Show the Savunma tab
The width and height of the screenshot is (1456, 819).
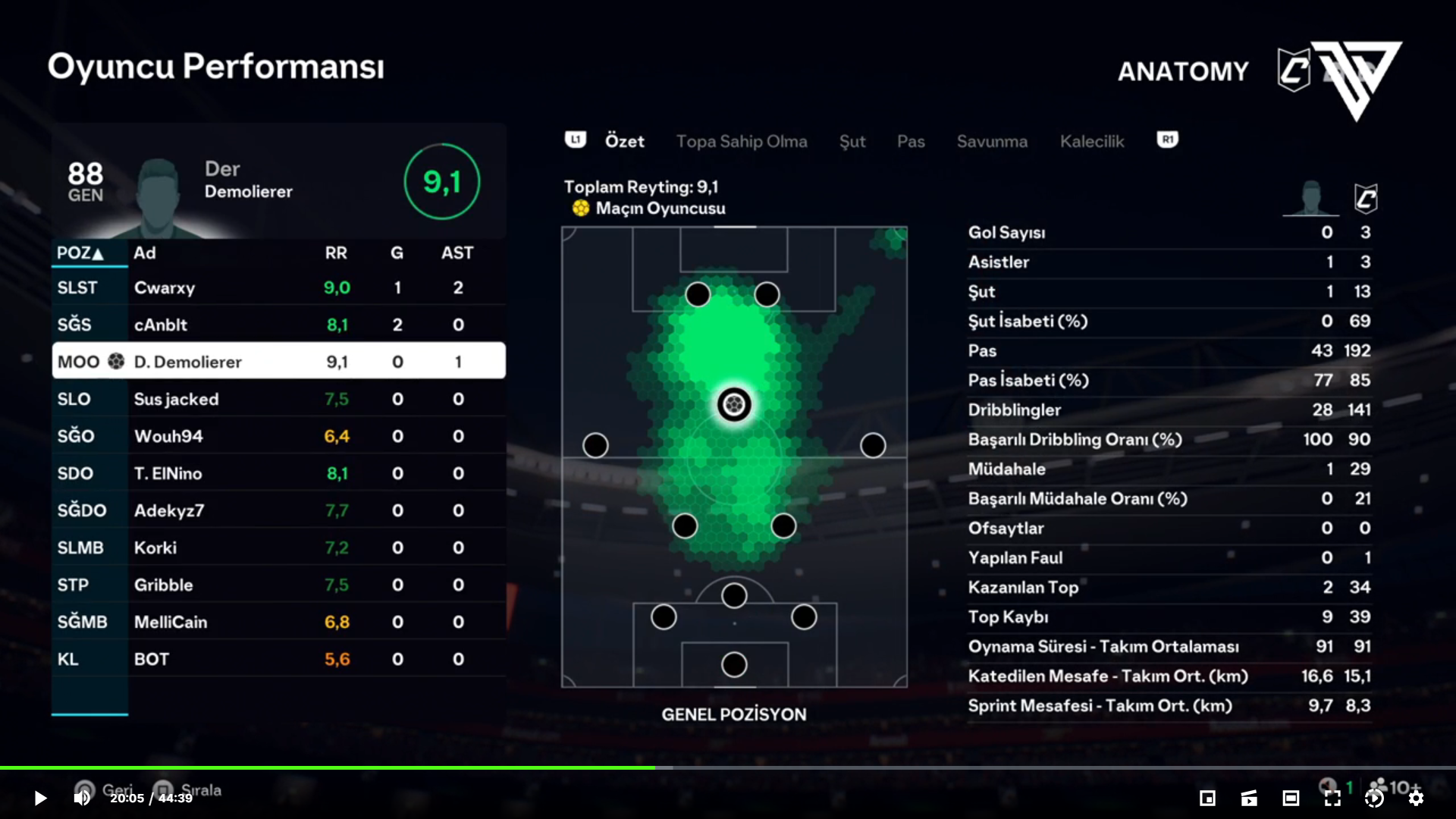point(991,142)
